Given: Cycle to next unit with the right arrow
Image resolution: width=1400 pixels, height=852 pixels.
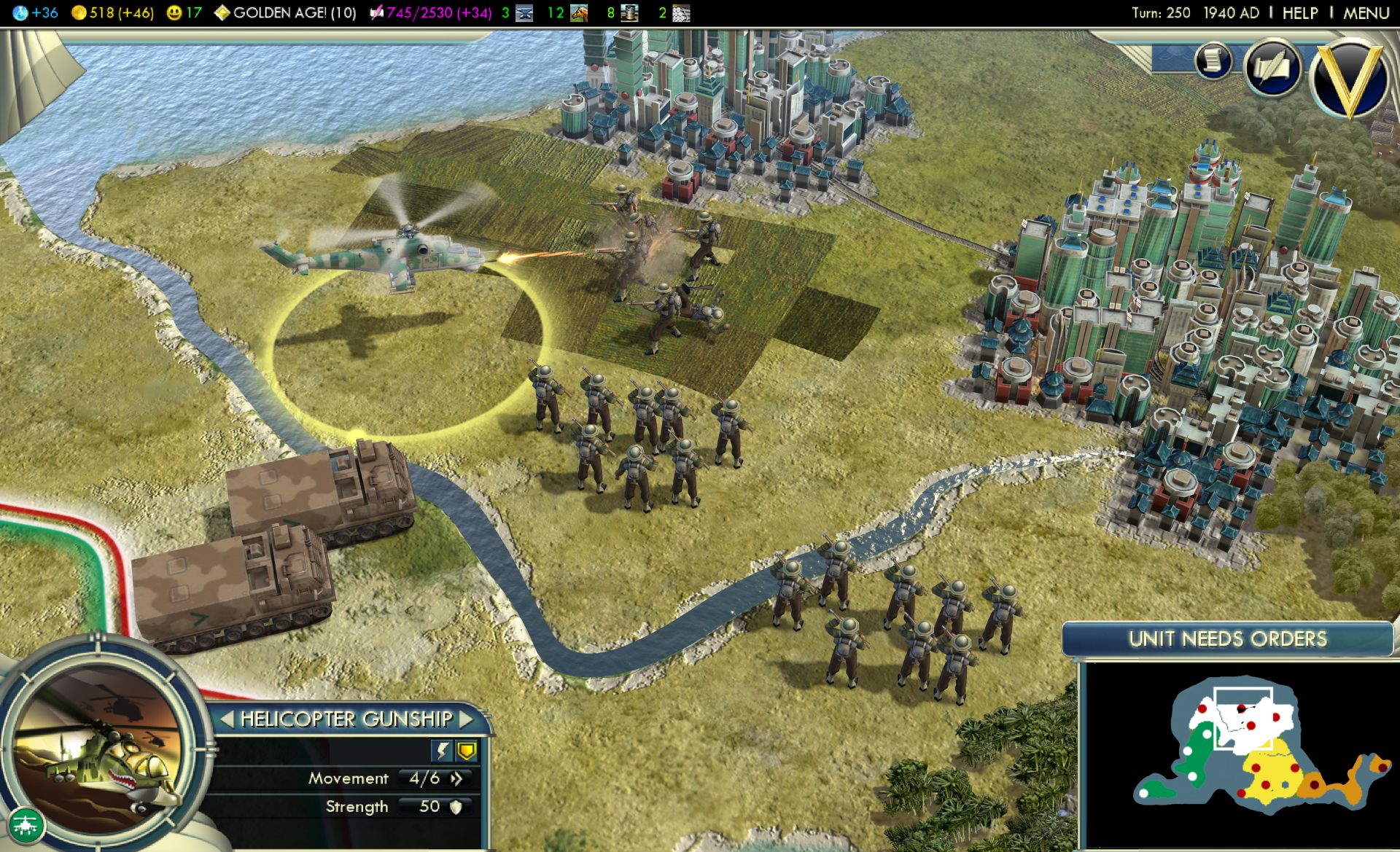Looking at the screenshot, I should click(x=466, y=719).
